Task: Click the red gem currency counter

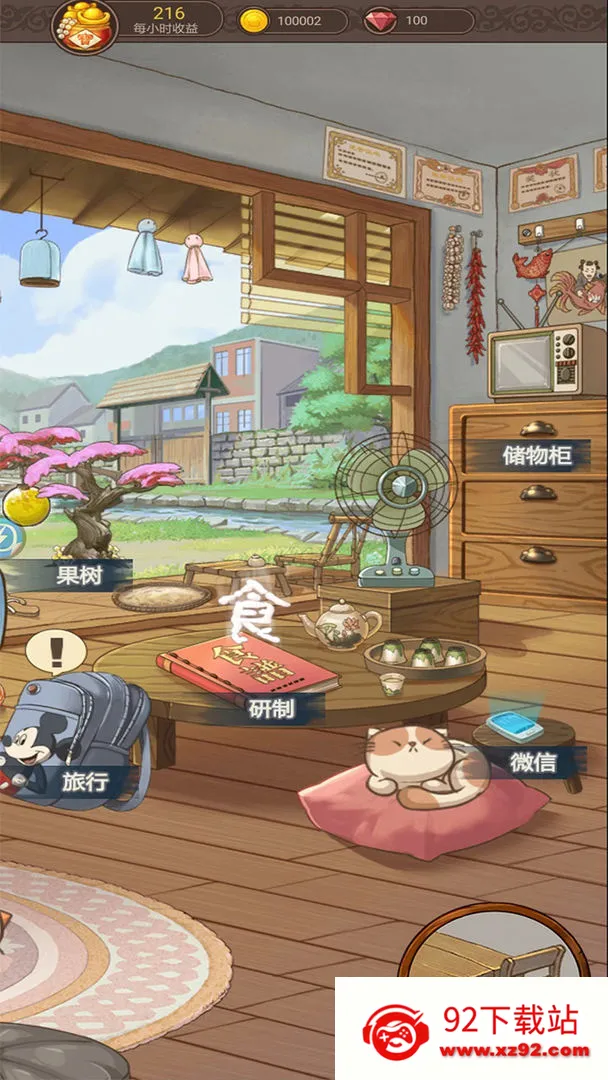Action: [x=418, y=21]
